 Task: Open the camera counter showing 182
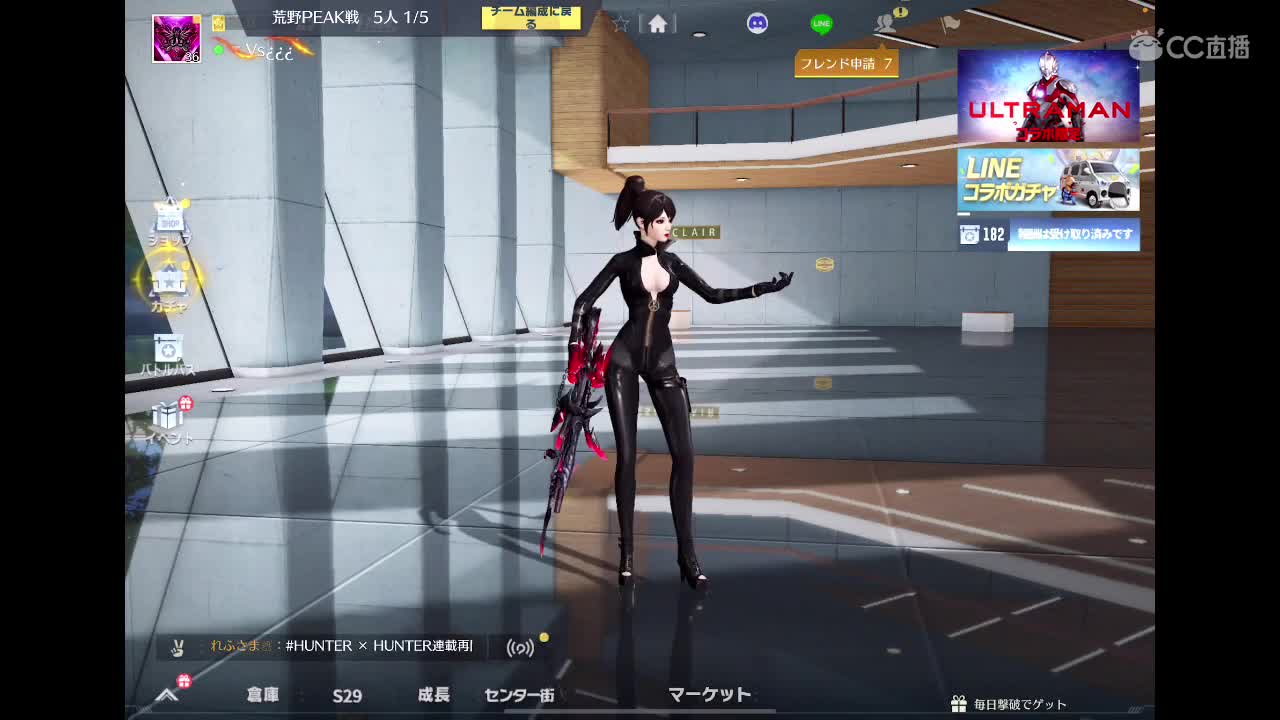pos(985,234)
